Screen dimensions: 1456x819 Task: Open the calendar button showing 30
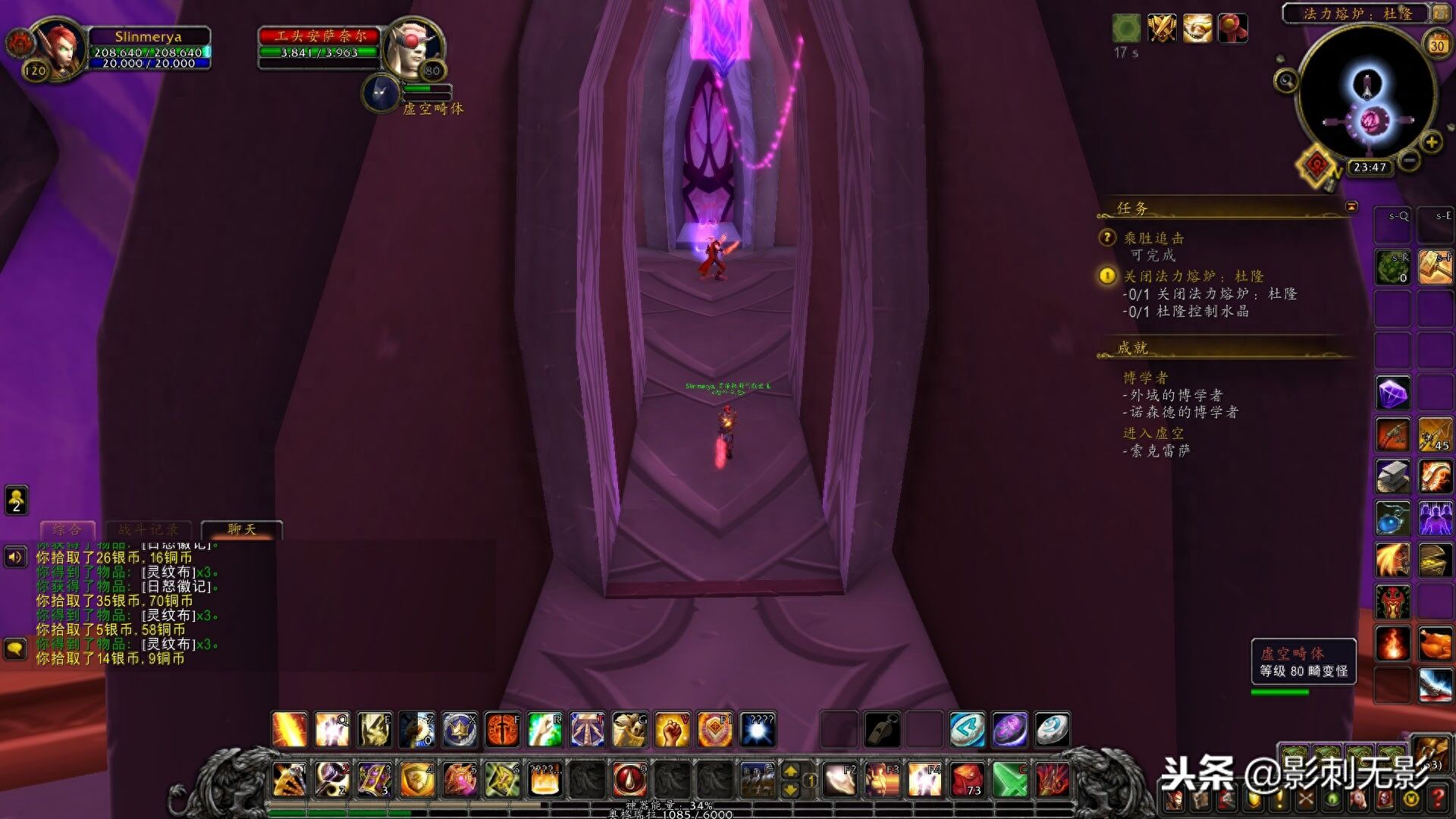click(1437, 45)
